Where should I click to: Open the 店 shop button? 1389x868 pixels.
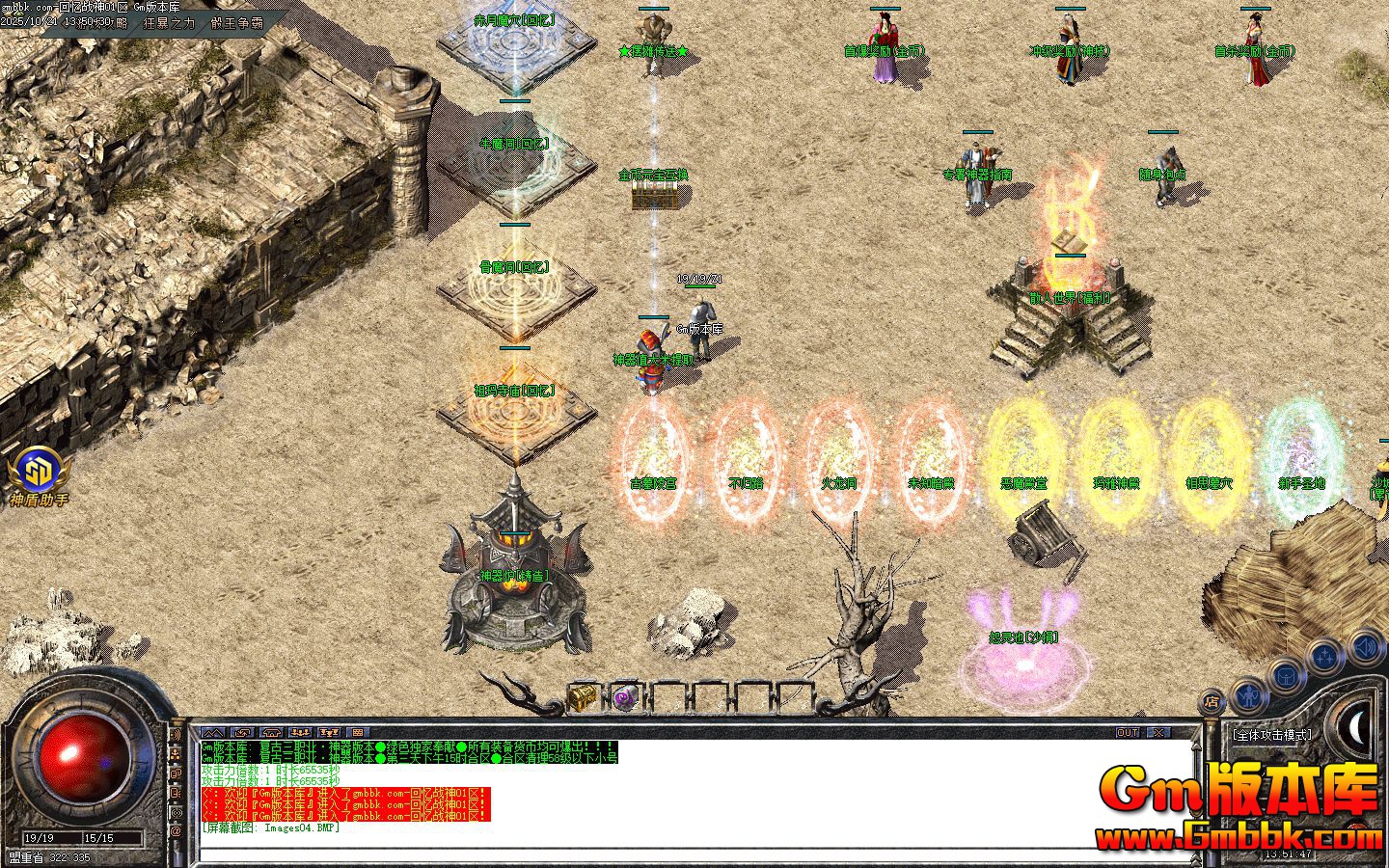pos(1213,701)
